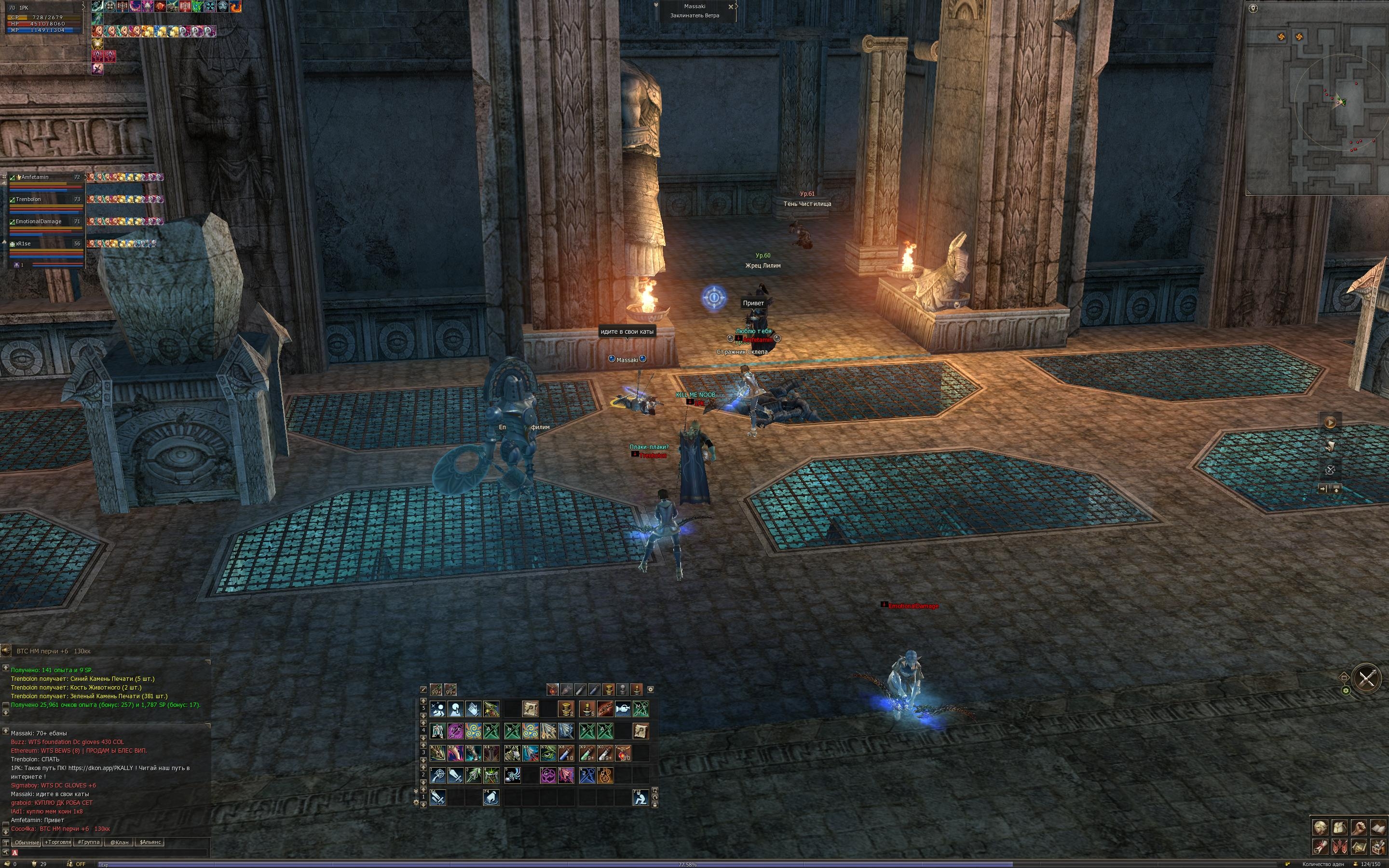
Task: Use the F4 pick-up hand action
Action: coord(491,798)
